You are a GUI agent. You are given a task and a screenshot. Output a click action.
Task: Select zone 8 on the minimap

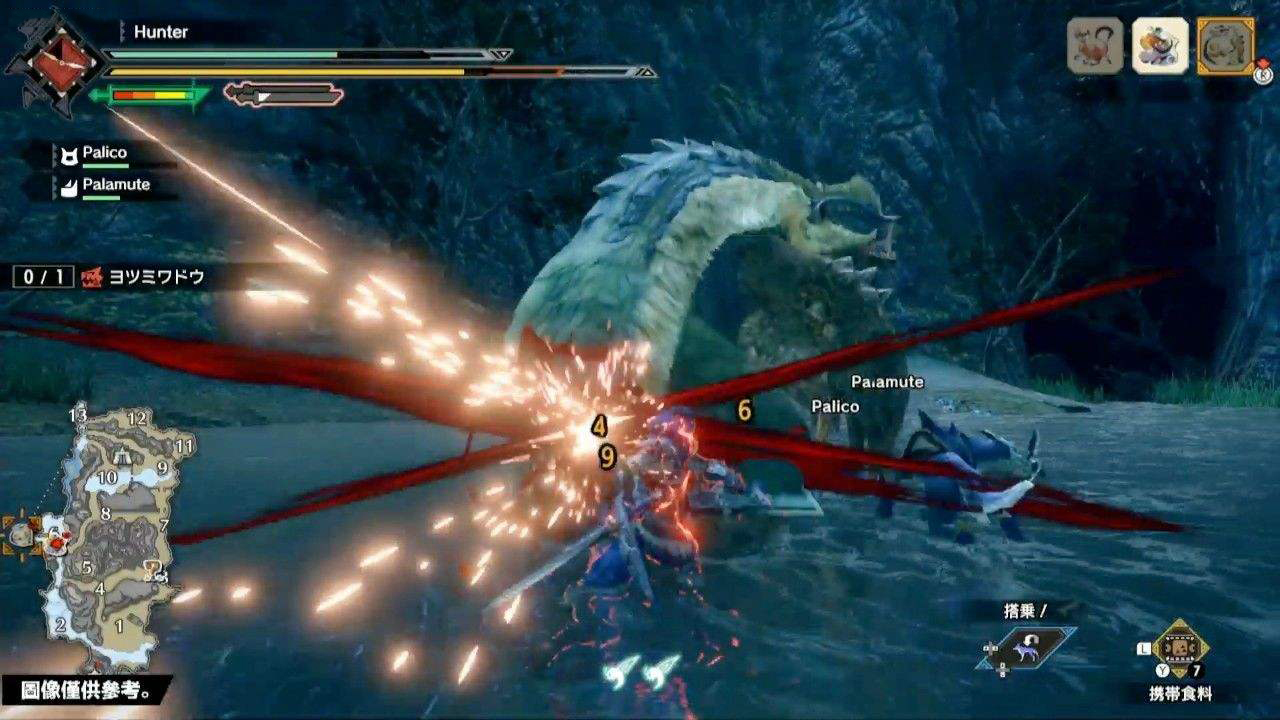106,512
